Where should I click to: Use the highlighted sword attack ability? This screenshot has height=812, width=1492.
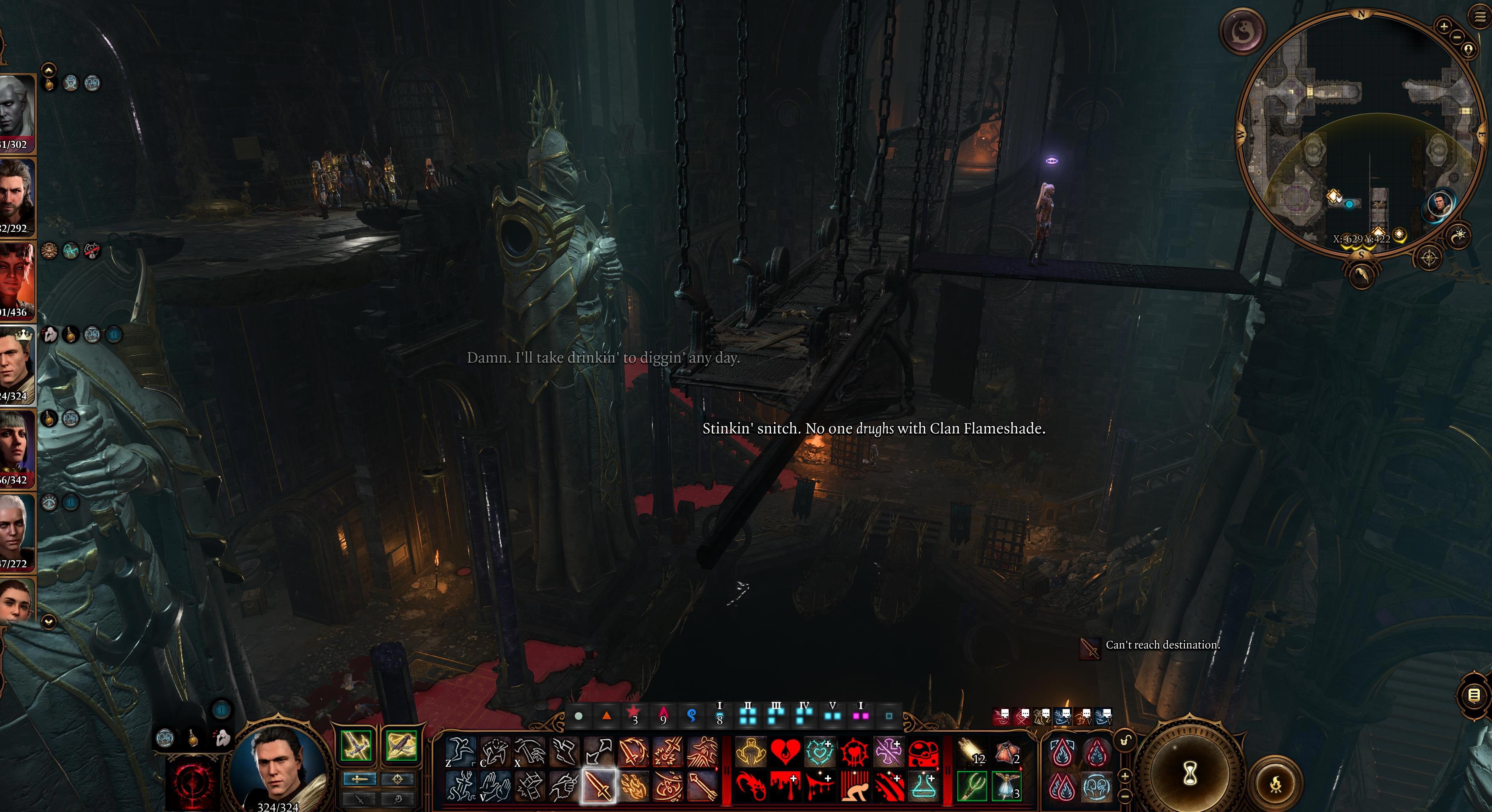[598, 787]
